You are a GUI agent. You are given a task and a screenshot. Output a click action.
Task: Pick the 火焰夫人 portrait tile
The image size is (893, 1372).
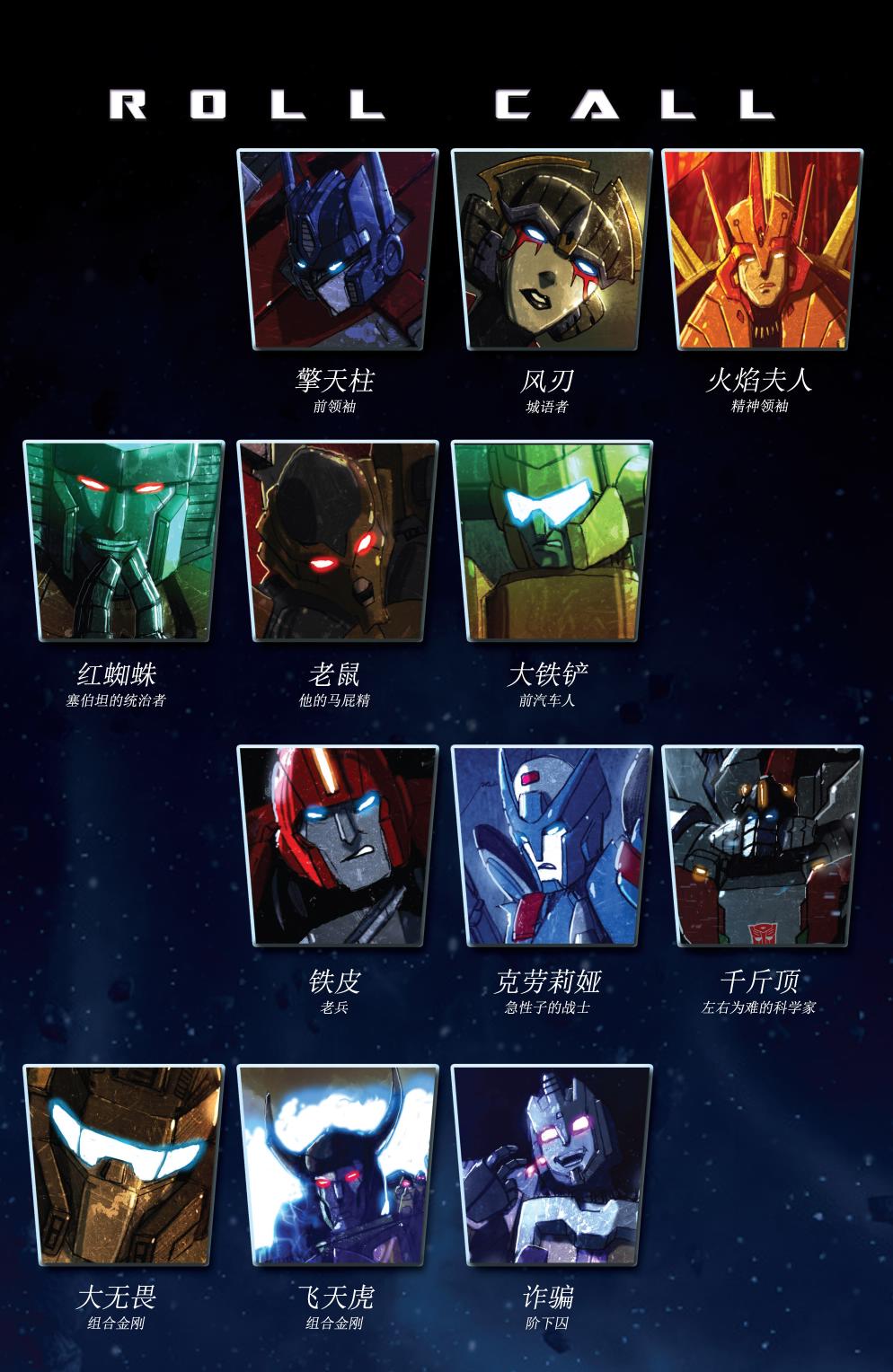click(762, 249)
